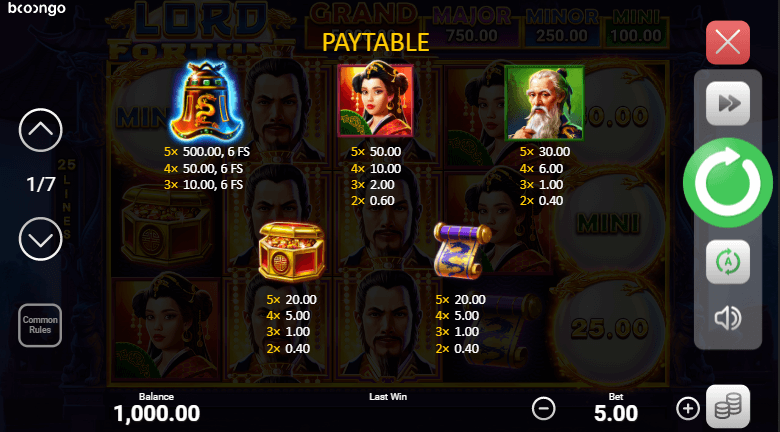Increase the bet with the plus button

(688, 408)
